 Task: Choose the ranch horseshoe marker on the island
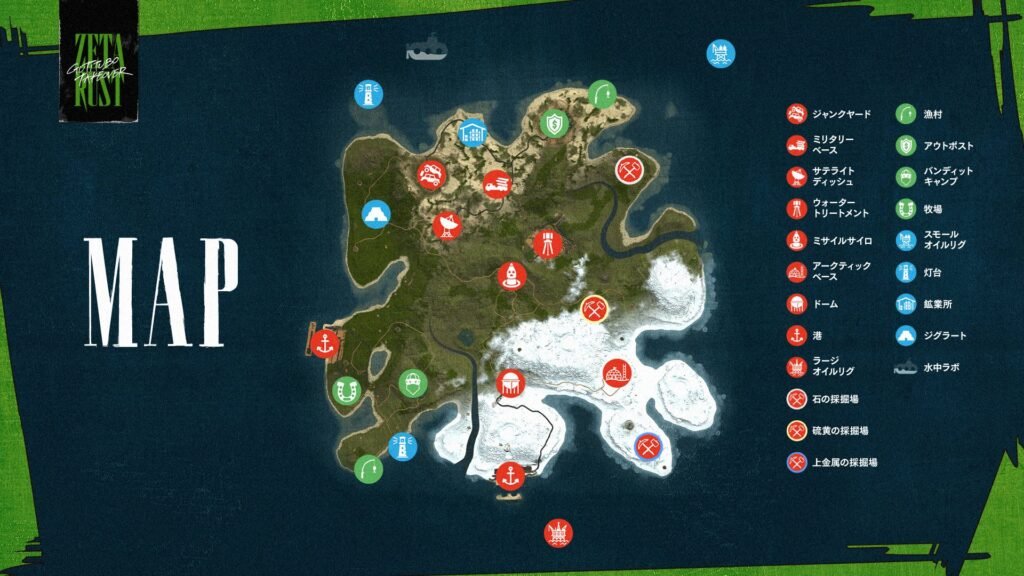coord(346,390)
